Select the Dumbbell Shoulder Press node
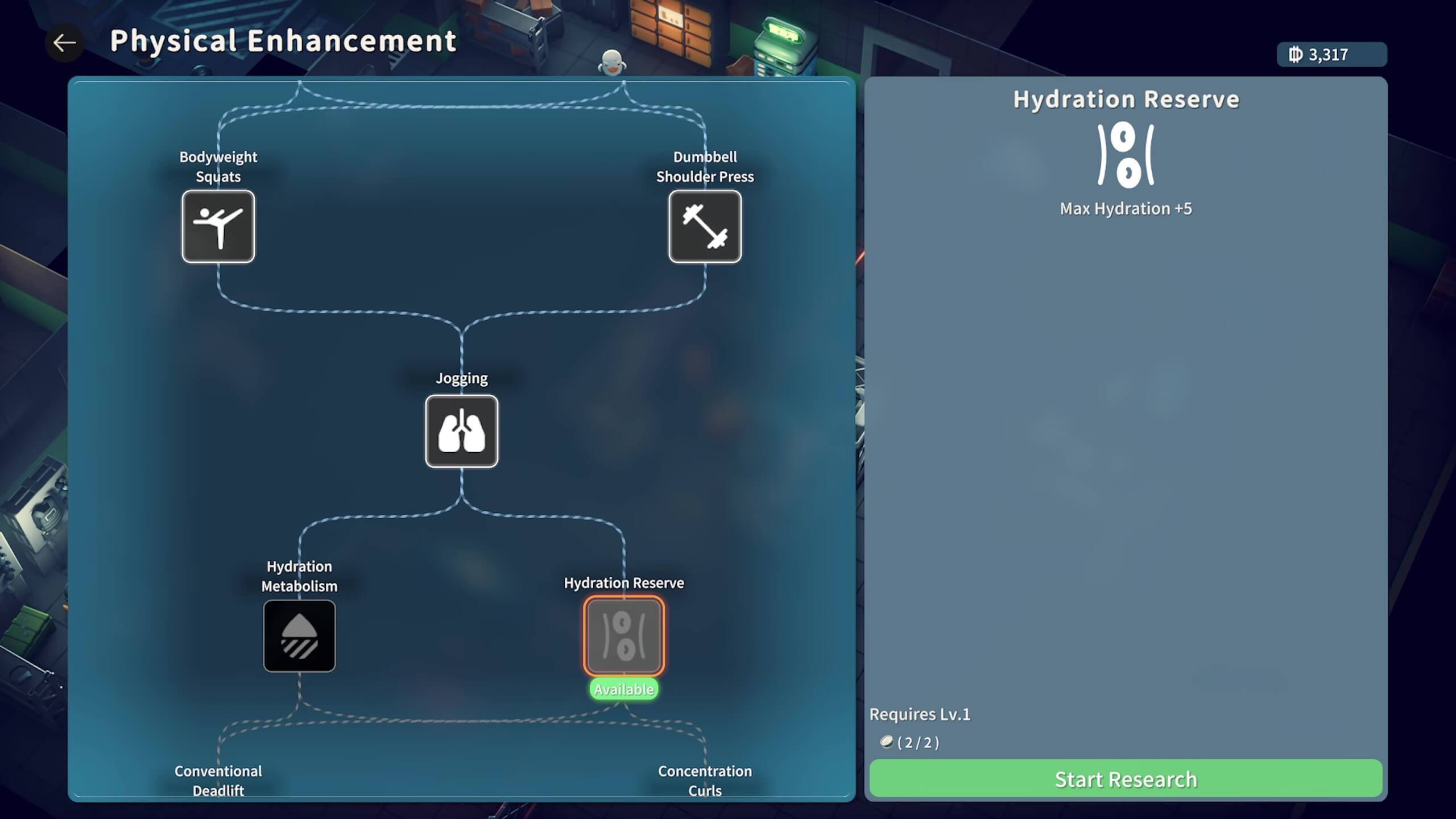Viewport: 1456px width, 819px height. [705, 226]
